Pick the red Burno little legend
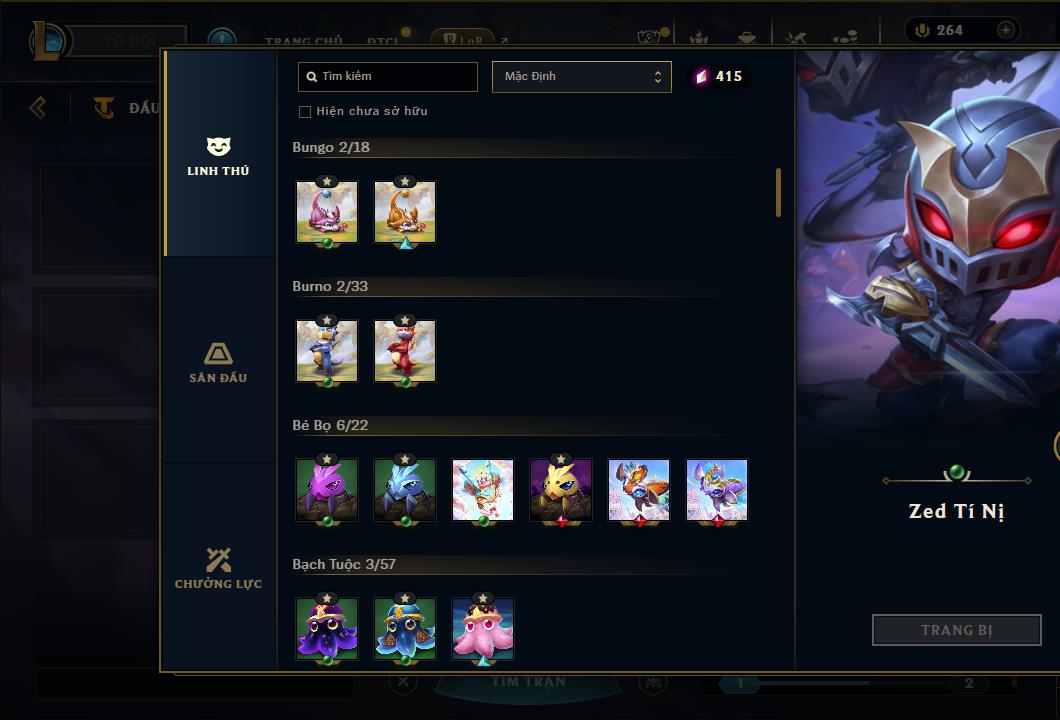The height and width of the screenshot is (720, 1060). coord(405,351)
